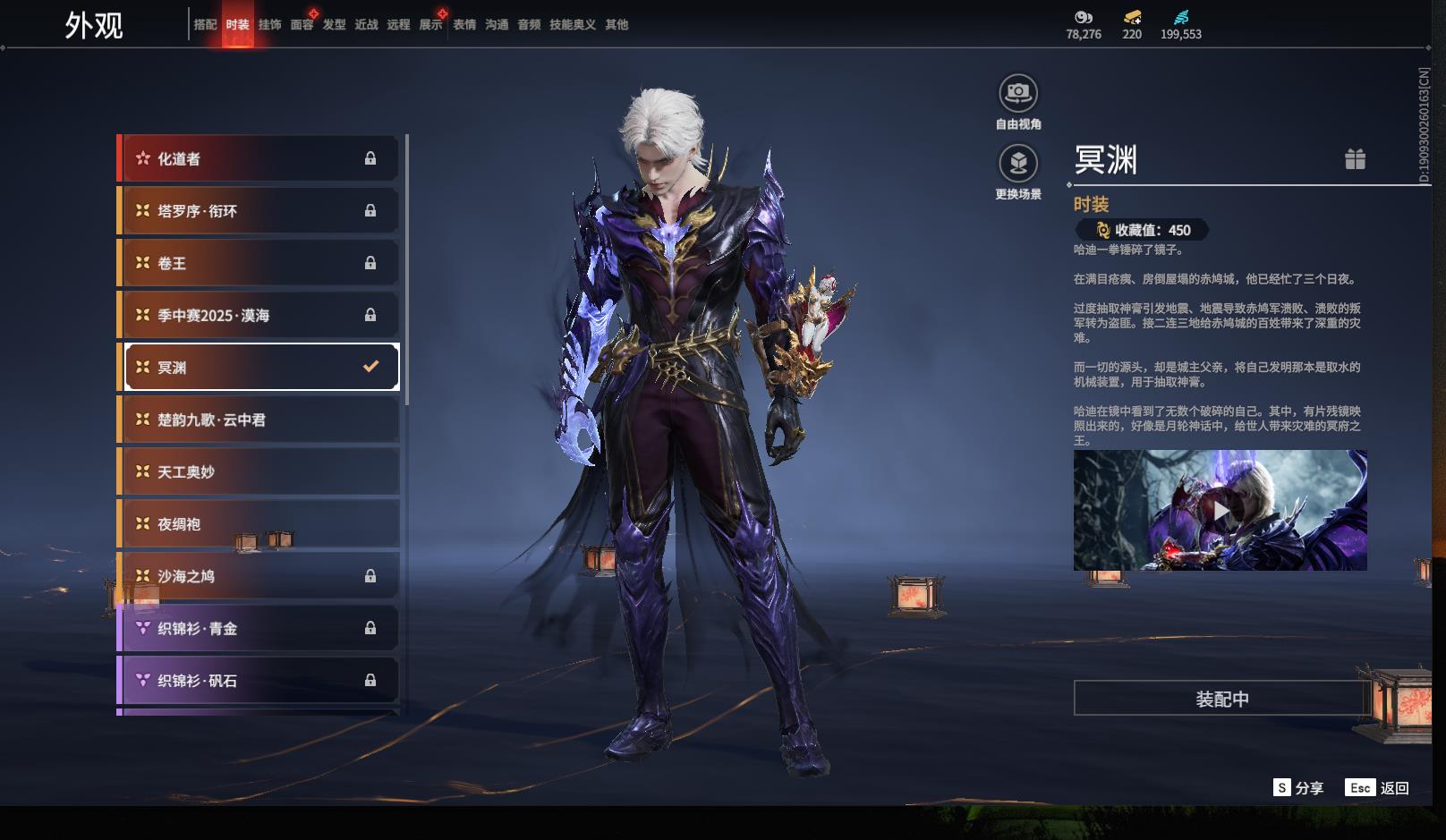Select the 化道者 outfit

259,158
